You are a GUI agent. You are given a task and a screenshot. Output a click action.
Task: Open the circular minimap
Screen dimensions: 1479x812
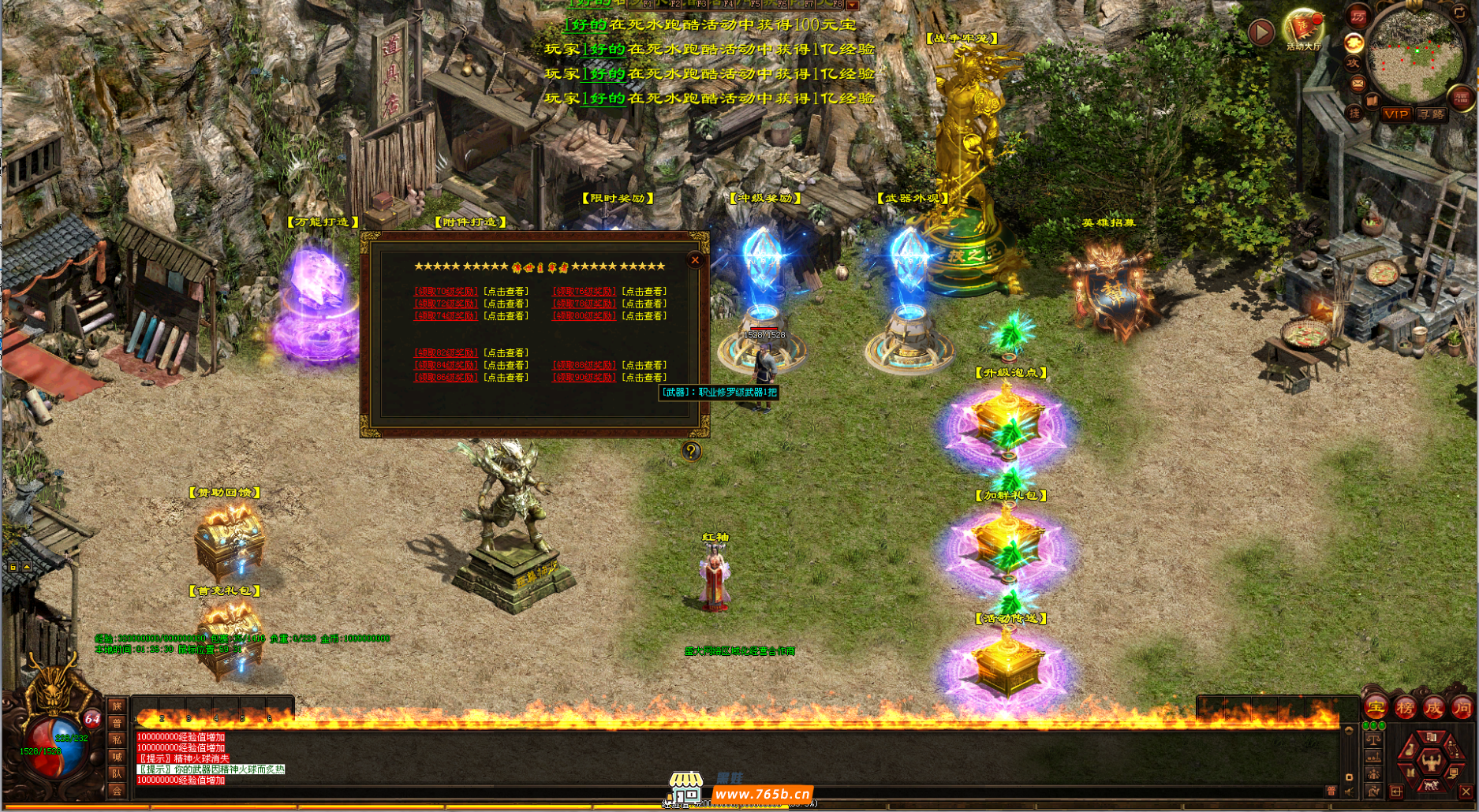tap(1415, 54)
